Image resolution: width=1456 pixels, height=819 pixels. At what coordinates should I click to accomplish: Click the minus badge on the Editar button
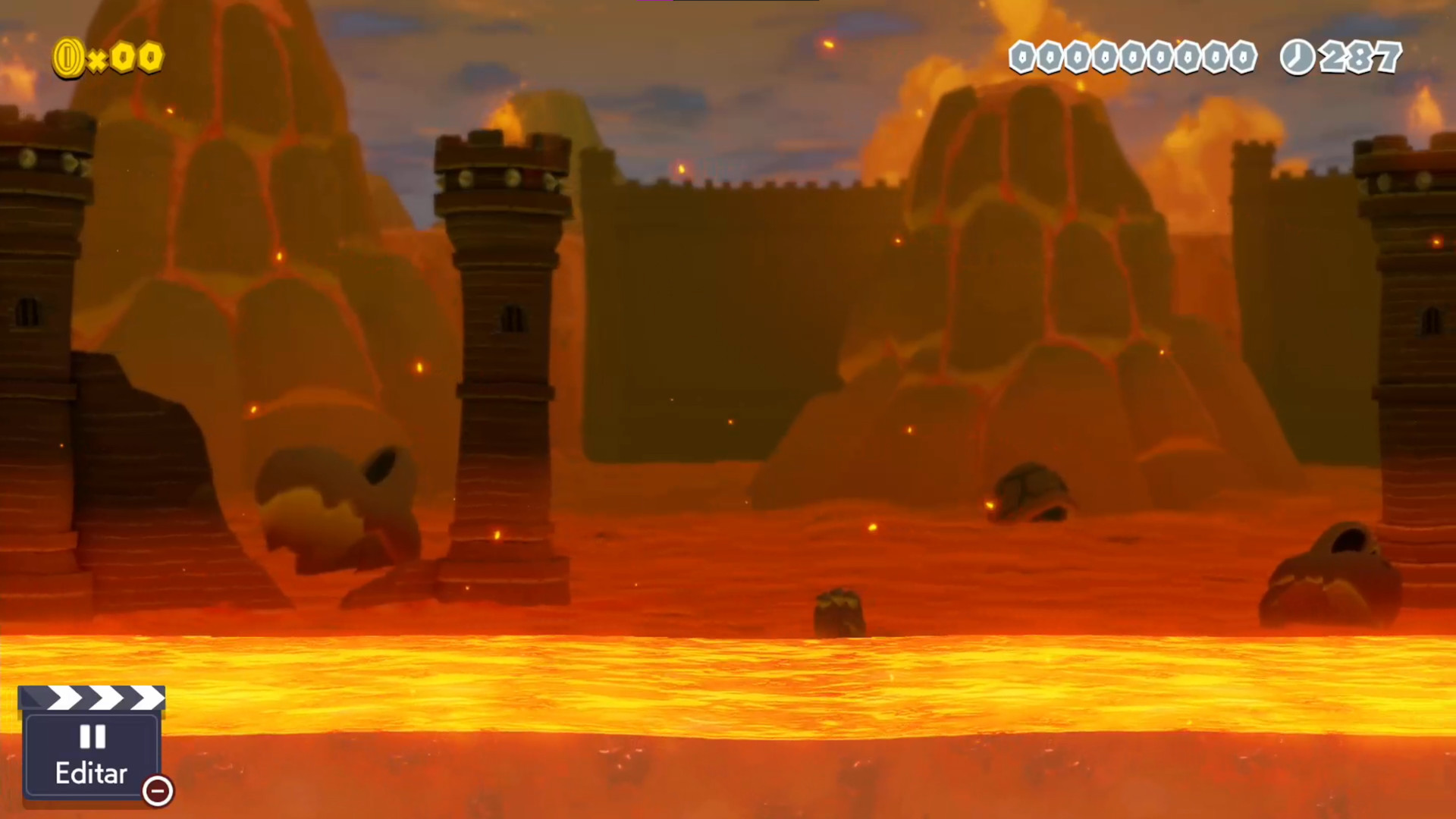pyautogui.click(x=157, y=791)
